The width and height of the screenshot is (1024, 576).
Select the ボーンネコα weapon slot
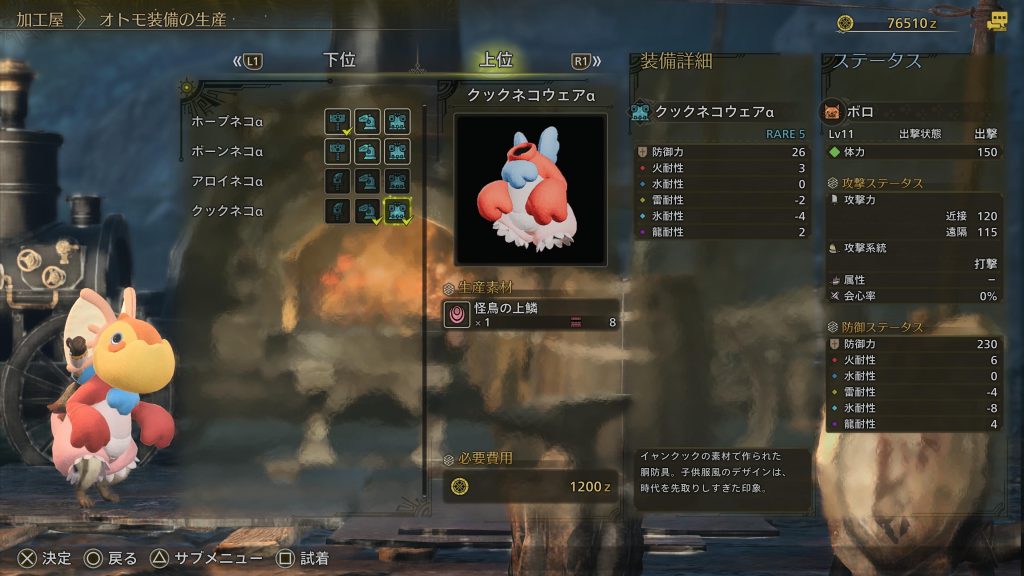(x=338, y=151)
